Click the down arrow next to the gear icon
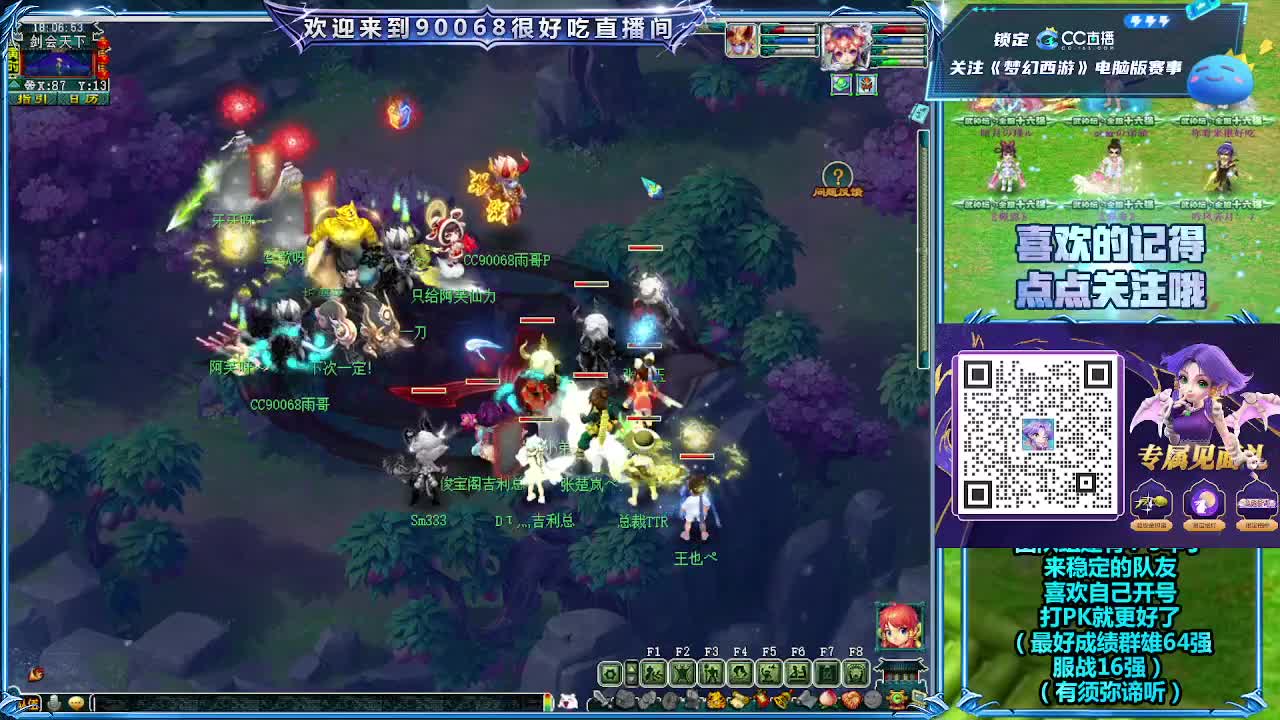 tap(631, 678)
